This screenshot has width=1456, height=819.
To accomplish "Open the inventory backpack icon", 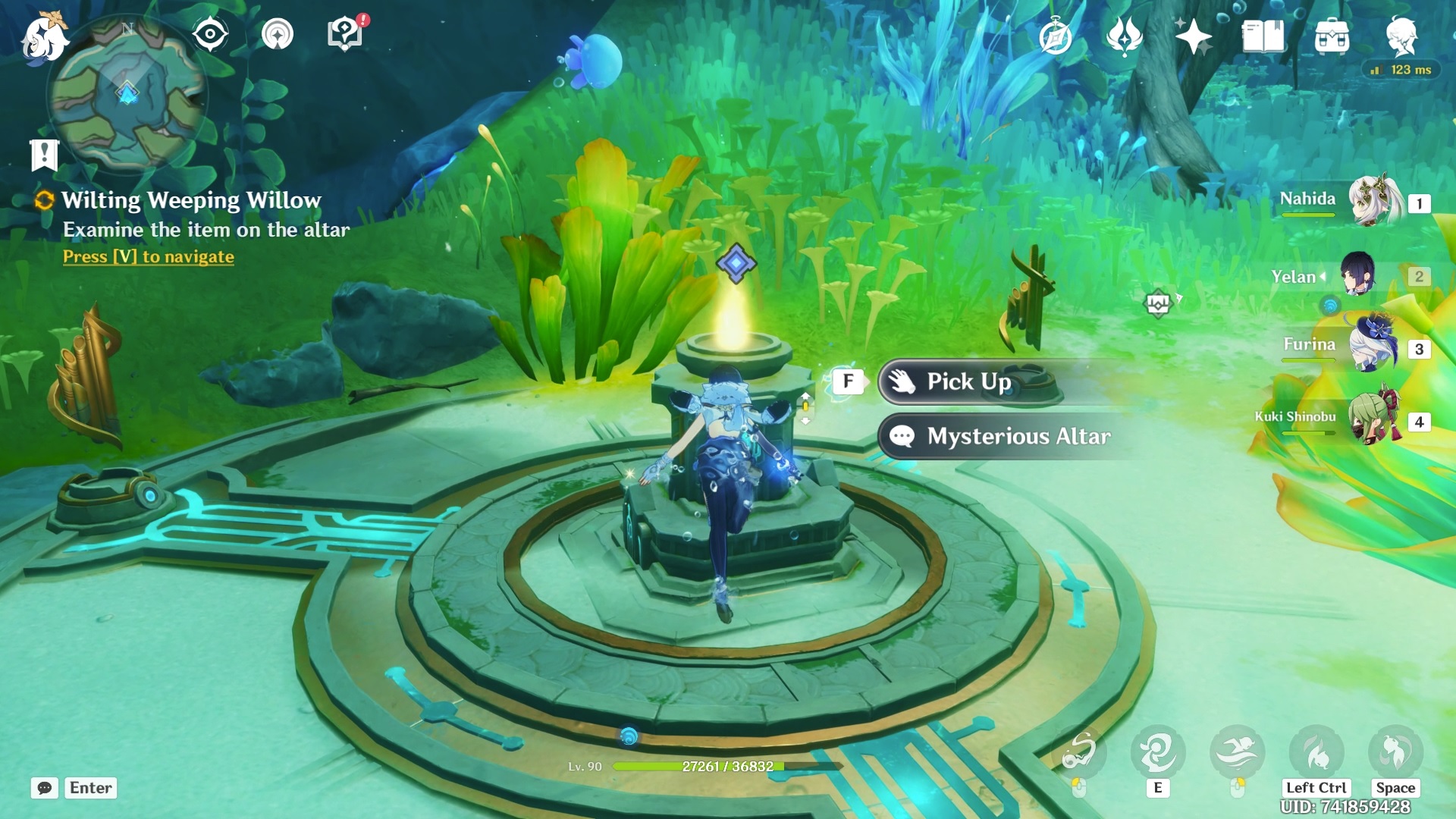I will [1332, 36].
